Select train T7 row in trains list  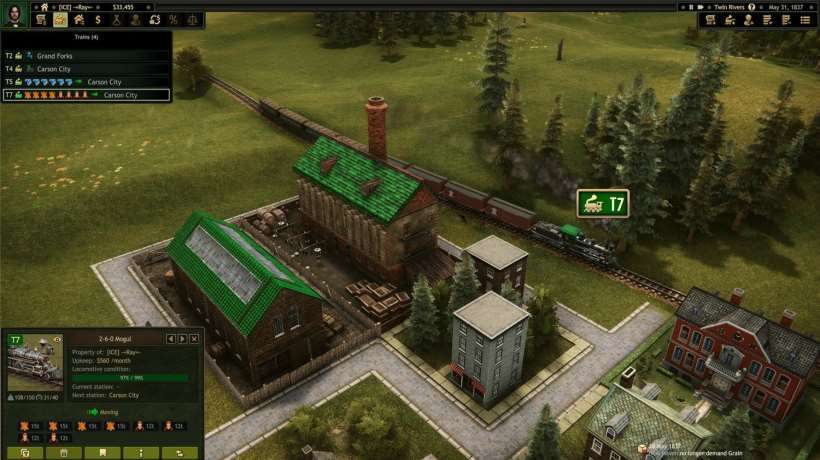(86, 95)
